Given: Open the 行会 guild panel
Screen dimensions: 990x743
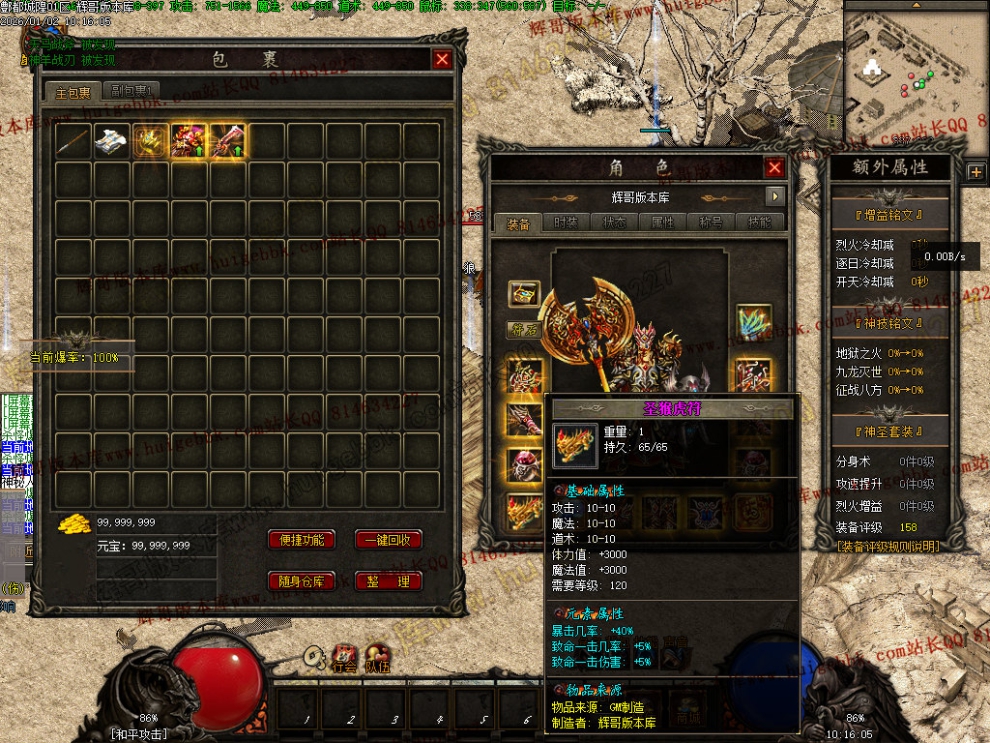Looking at the screenshot, I should [345, 657].
